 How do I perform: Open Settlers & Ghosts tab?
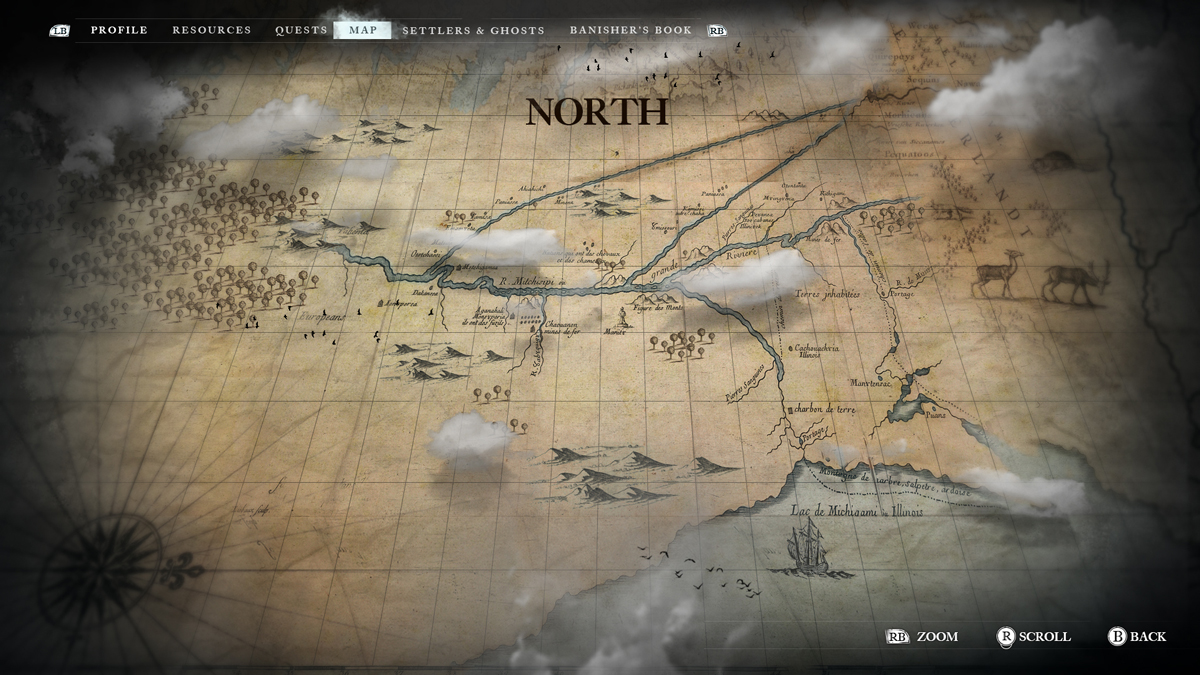(473, 30)
